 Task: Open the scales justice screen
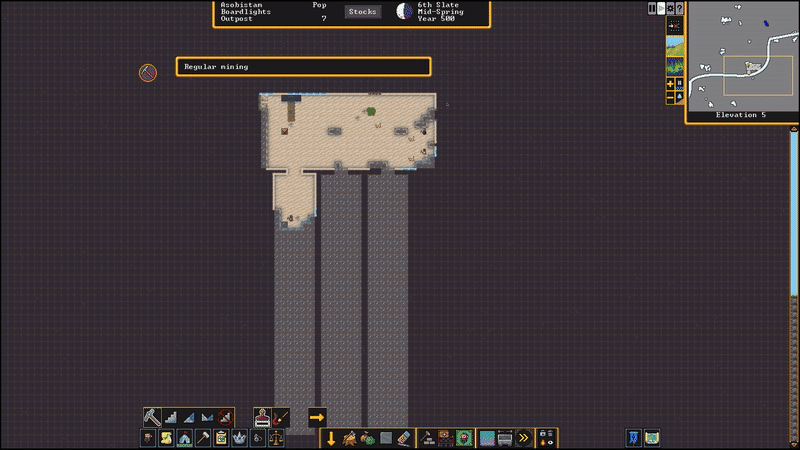pos(276,438)
